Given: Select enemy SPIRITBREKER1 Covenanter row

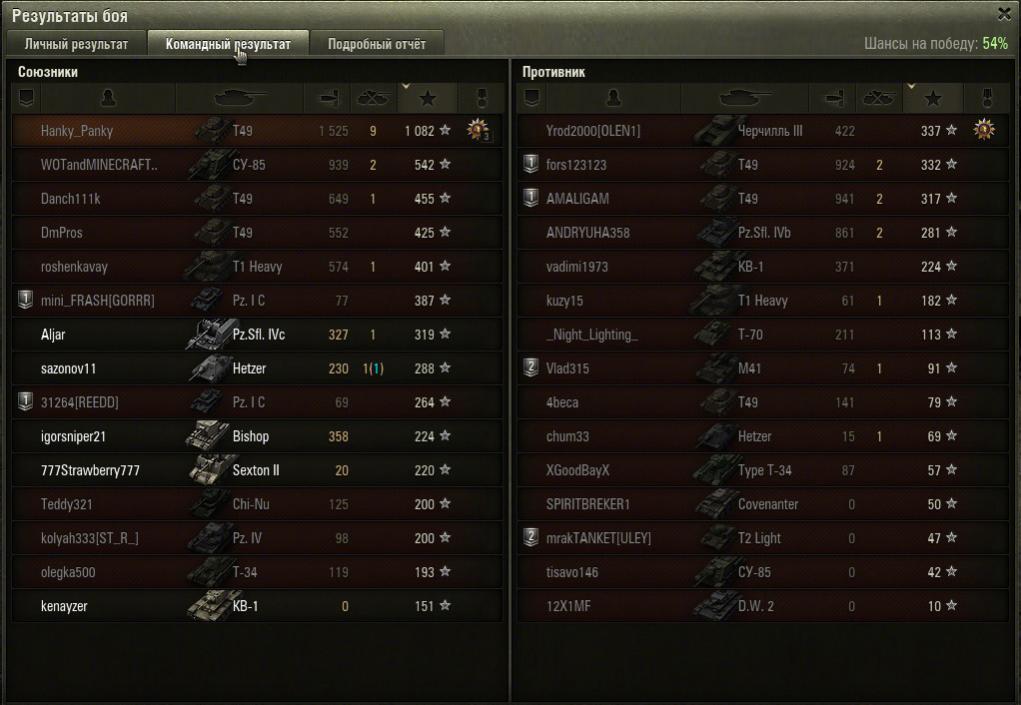Looking at the screenshot, I should click(588, 504).
